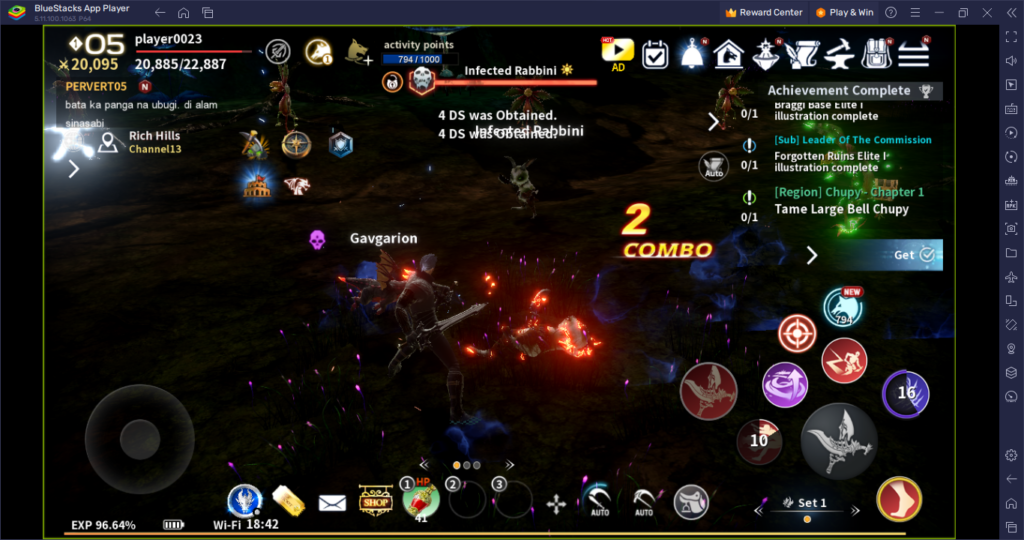Tap the boot dodge button
Viewport: 1024px width, 540px height.
[899, 500]
